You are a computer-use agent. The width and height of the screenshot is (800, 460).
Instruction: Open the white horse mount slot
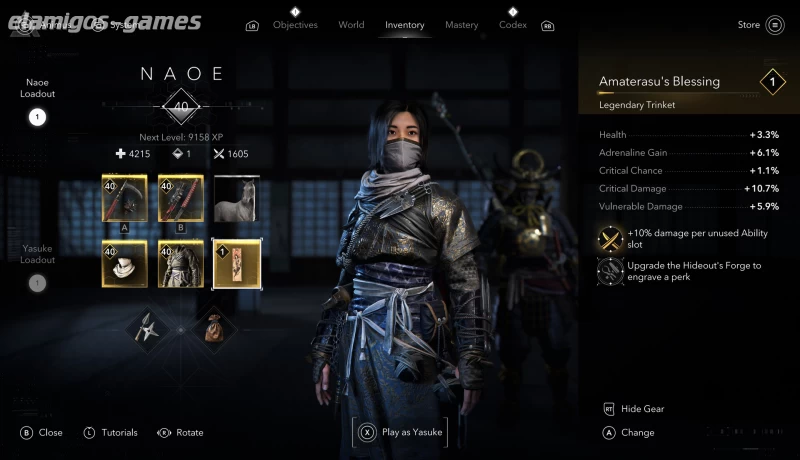[237, 198]
